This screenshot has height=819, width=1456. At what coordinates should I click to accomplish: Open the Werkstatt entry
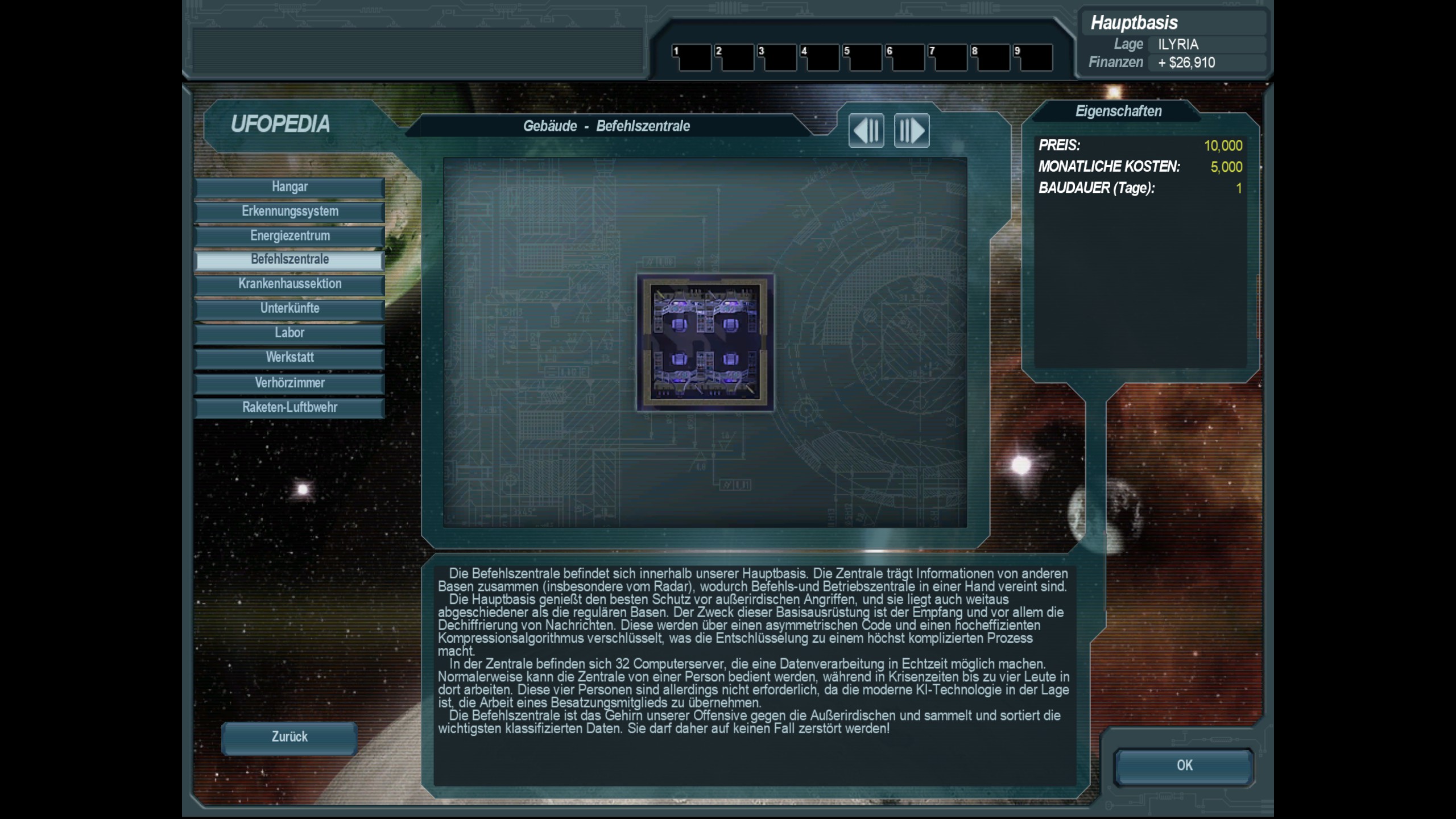coord(289,358)
